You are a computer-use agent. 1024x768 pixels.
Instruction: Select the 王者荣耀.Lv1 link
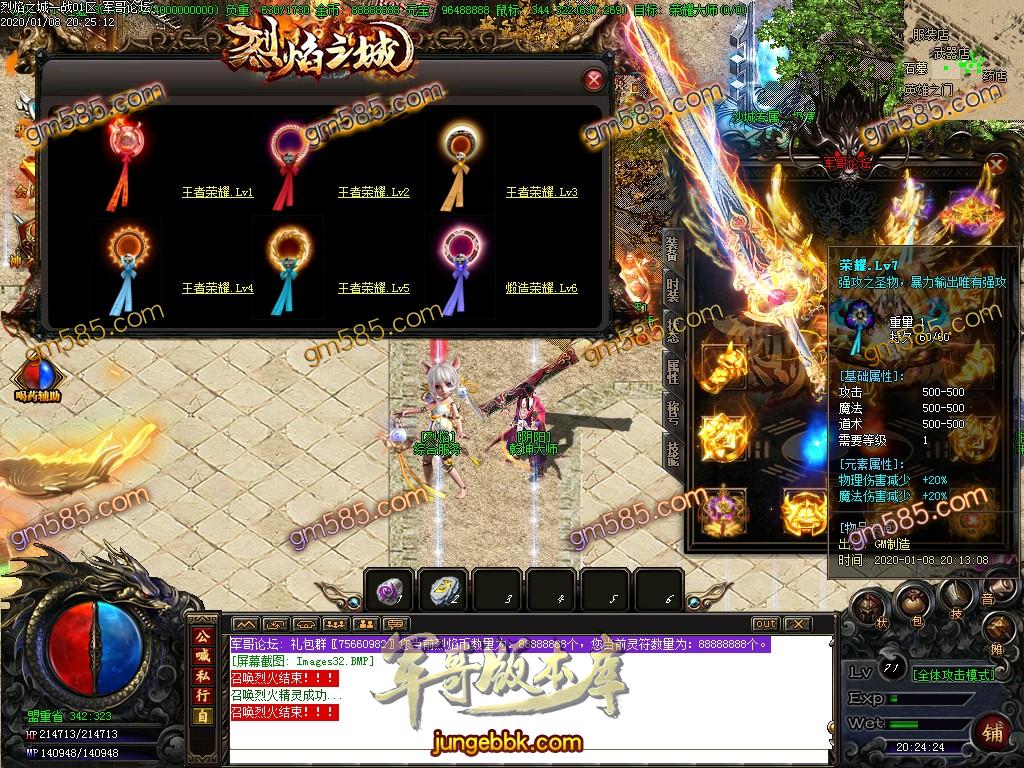click(217, 193)
